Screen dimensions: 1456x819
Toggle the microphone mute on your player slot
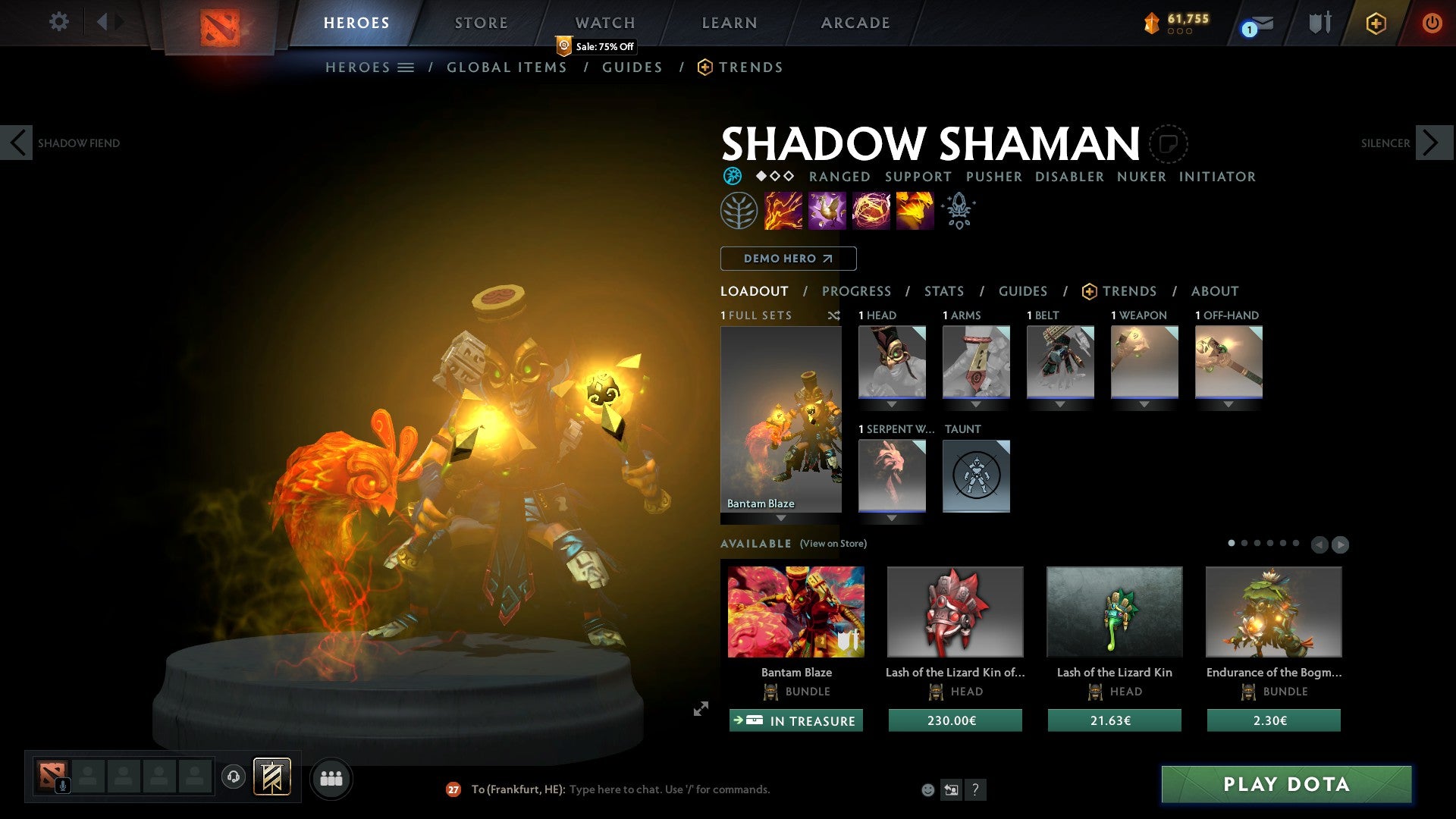pyautogui.click(x=64, y=785)
